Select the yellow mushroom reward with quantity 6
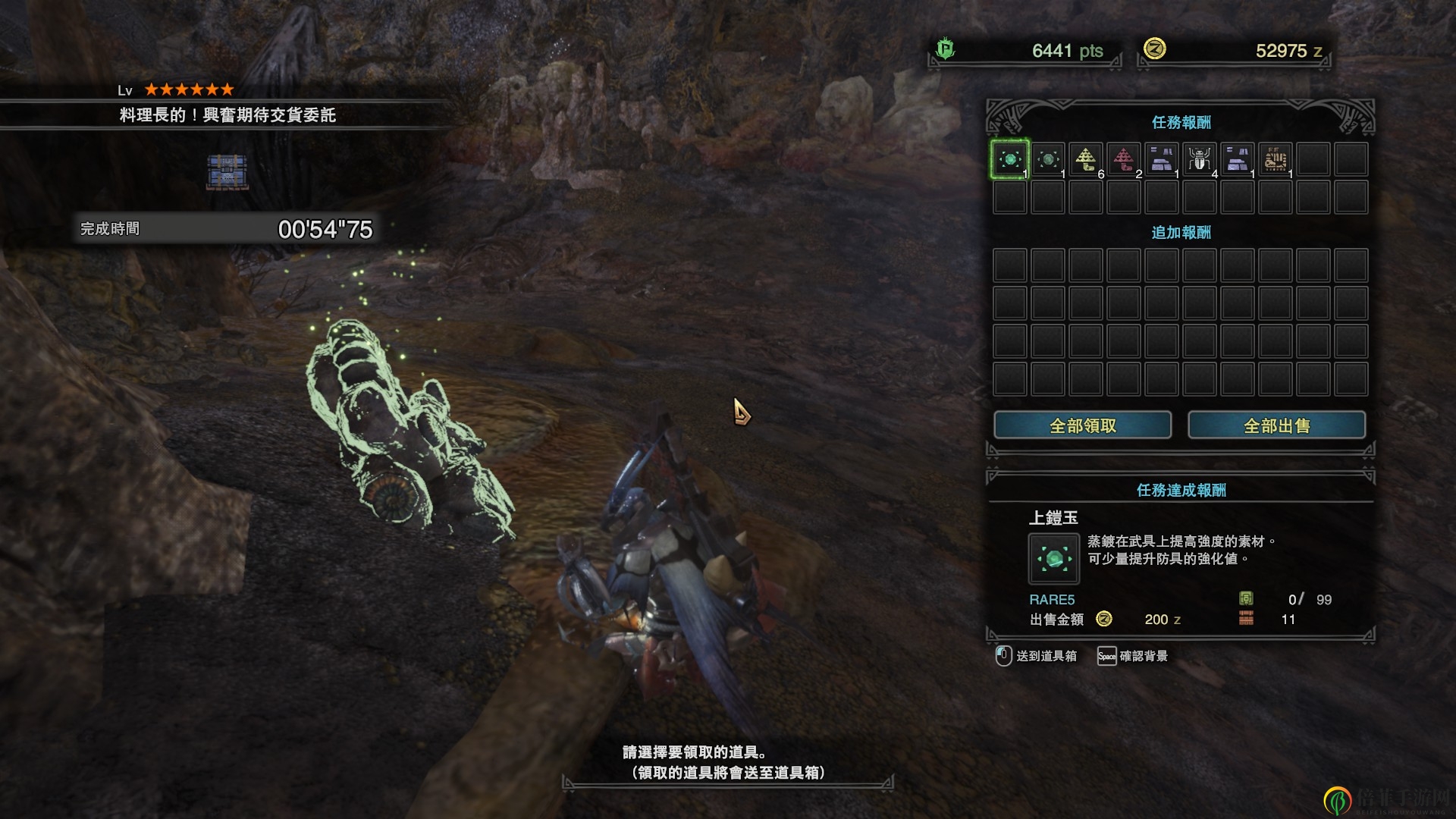This screenshot has height=819, width=1456. (1086, 159)
